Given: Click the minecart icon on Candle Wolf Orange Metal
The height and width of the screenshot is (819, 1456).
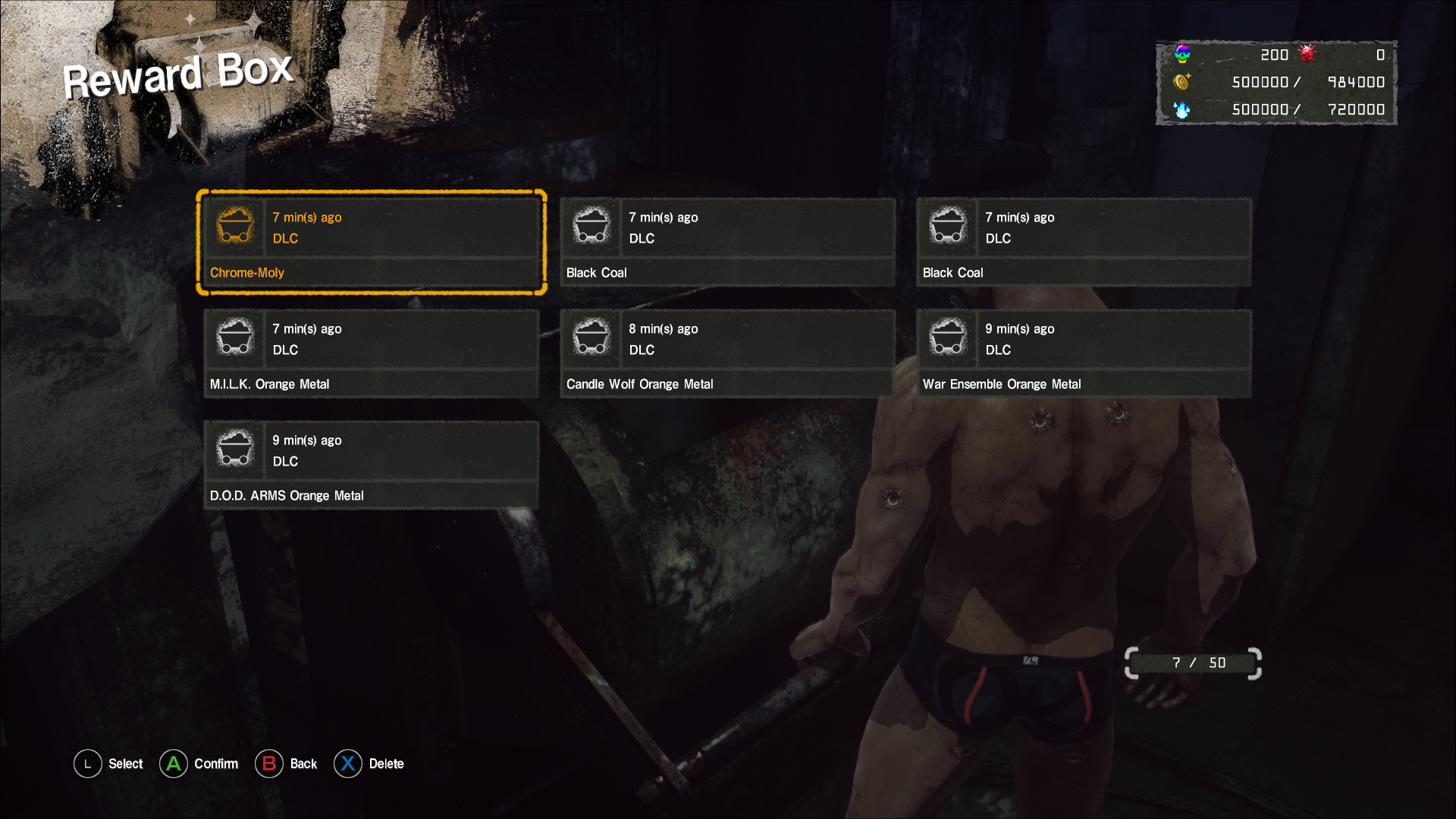Looking at the screenshot, I should coord(591,337).
